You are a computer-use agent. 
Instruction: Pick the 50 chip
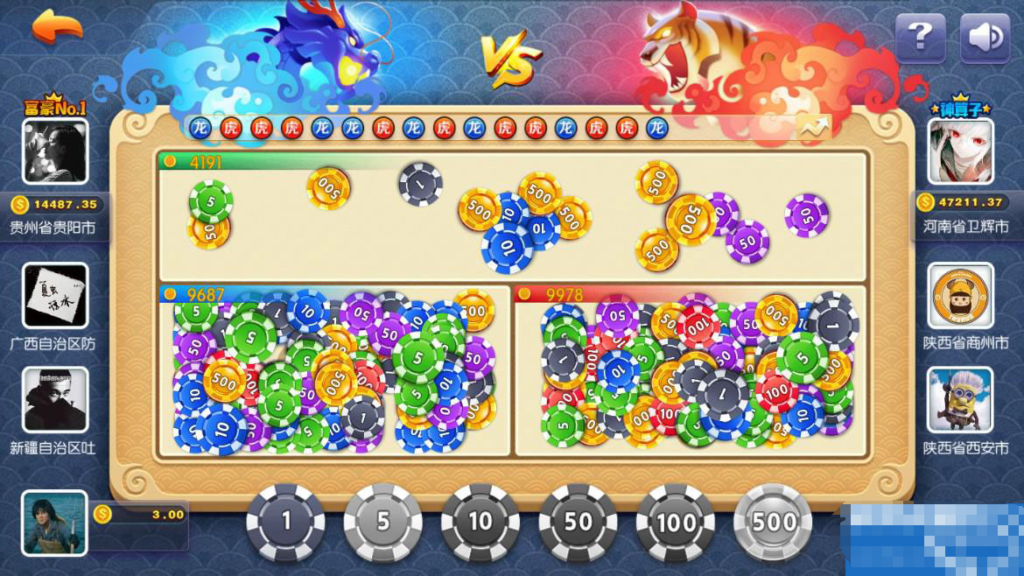tap(578, 522)
